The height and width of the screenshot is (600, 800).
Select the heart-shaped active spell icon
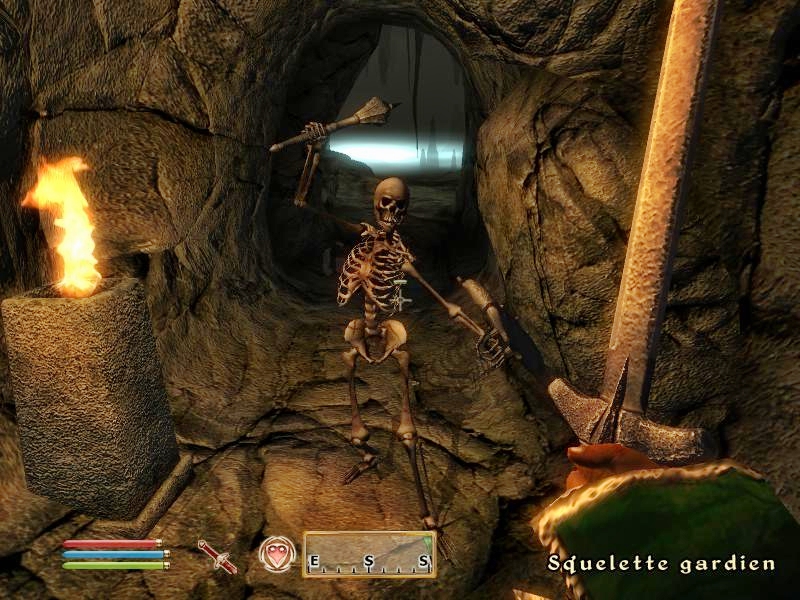275,553
